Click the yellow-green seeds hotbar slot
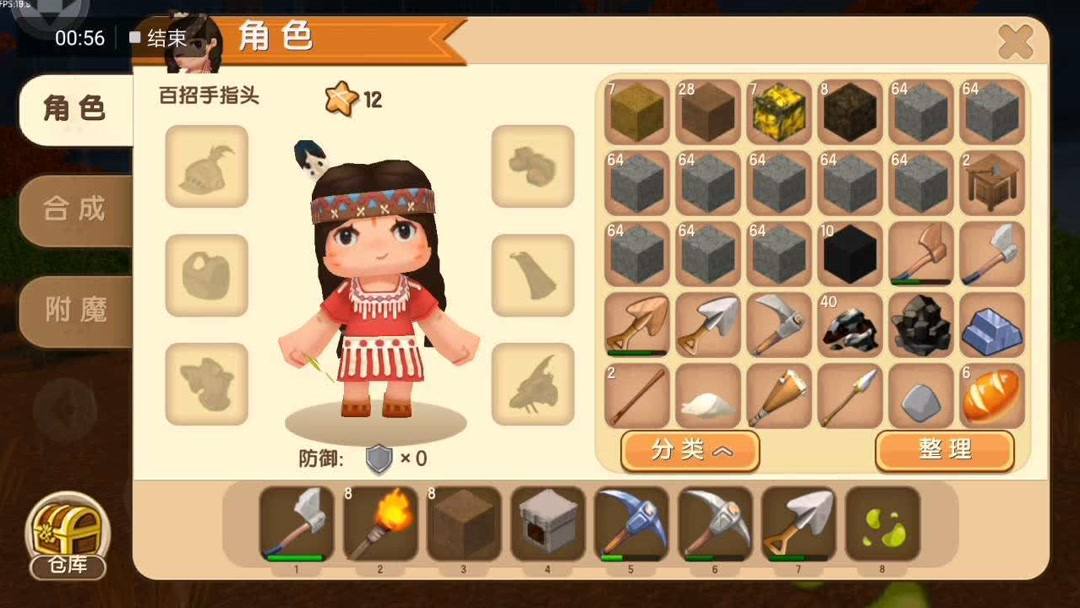This screenshot has height=608, width=1080. coord(883,523)
